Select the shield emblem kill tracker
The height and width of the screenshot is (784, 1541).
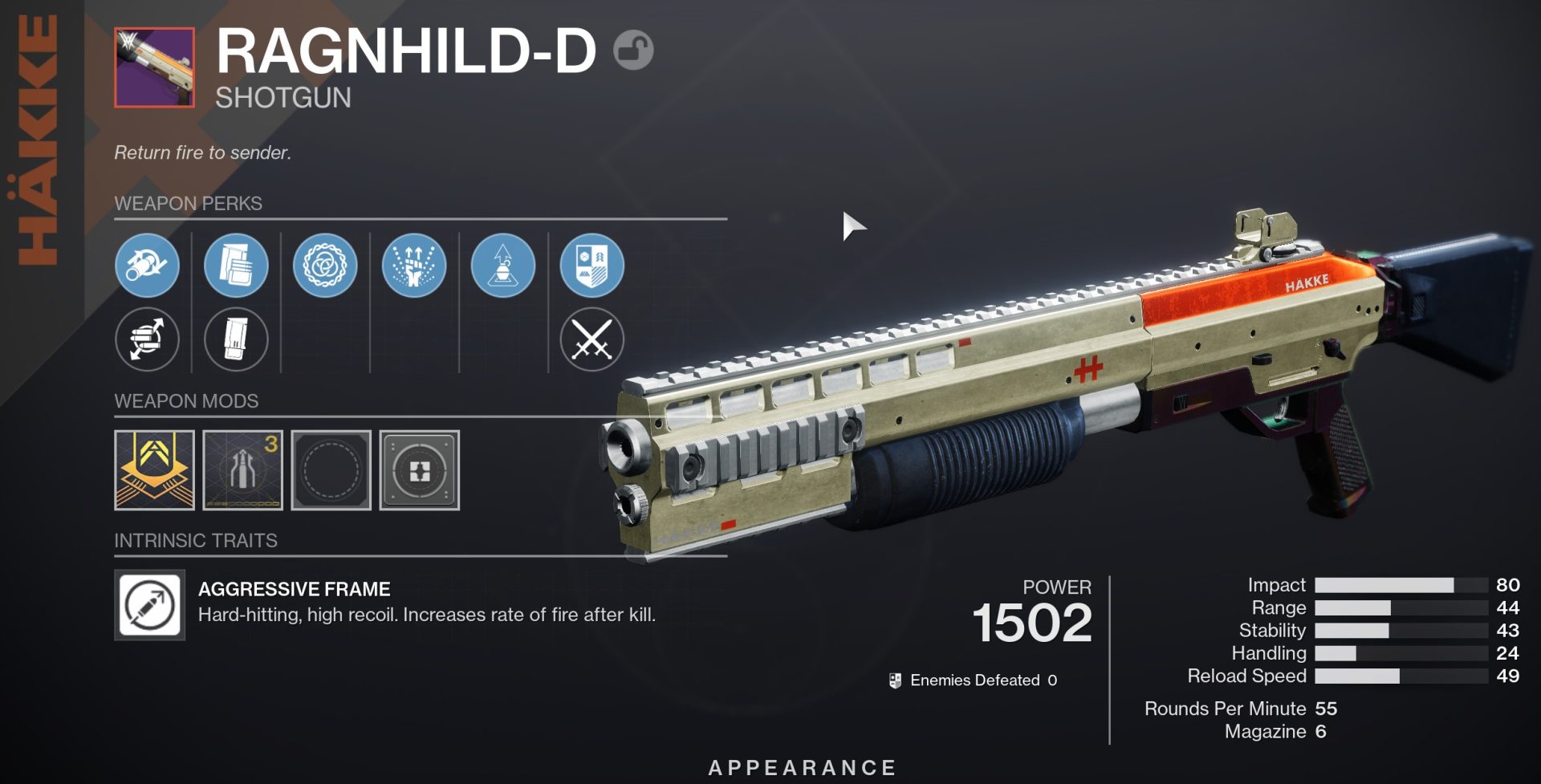[592, 266]
